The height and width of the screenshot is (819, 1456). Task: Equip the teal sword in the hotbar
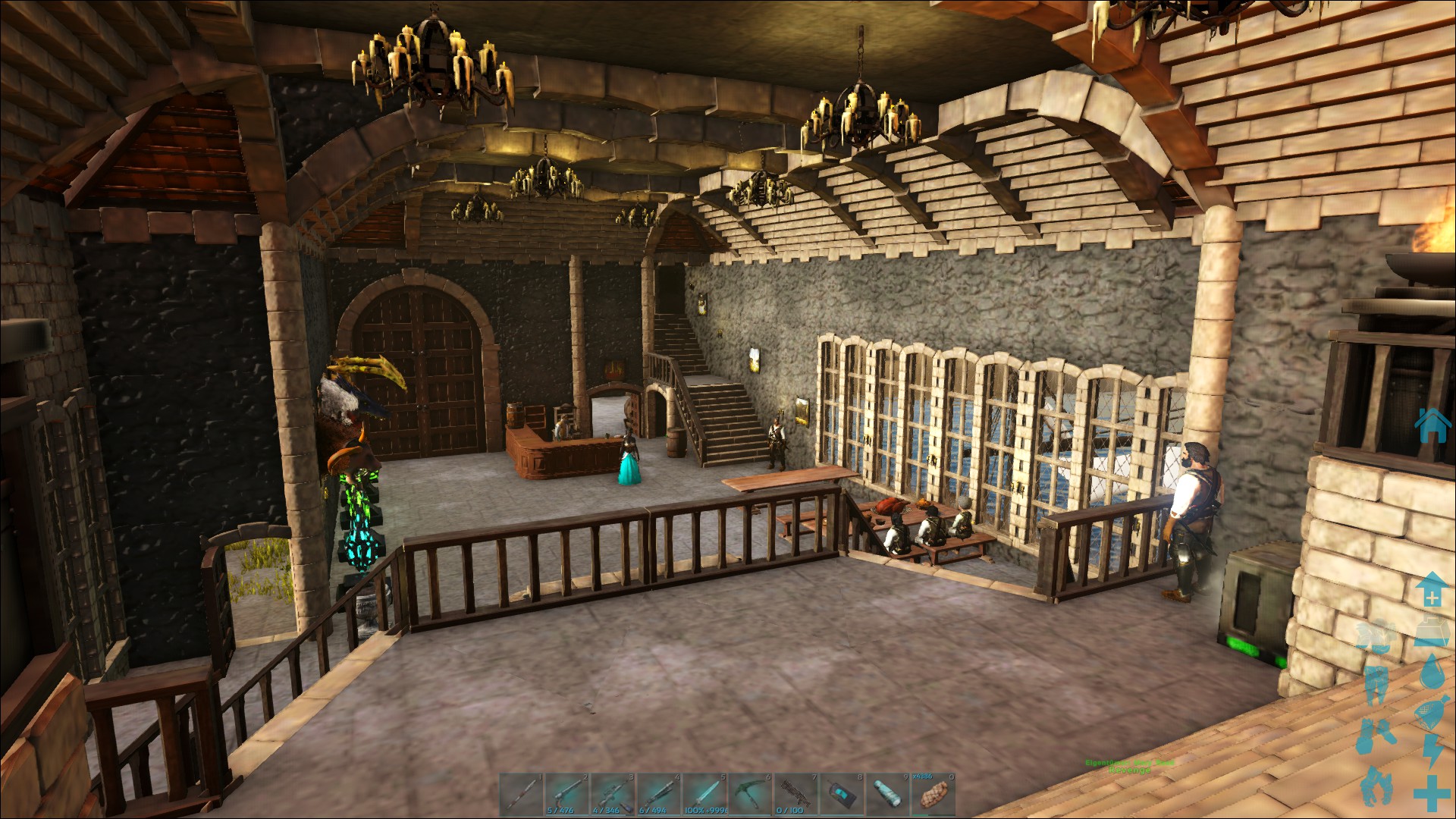[x=705, y=794]
